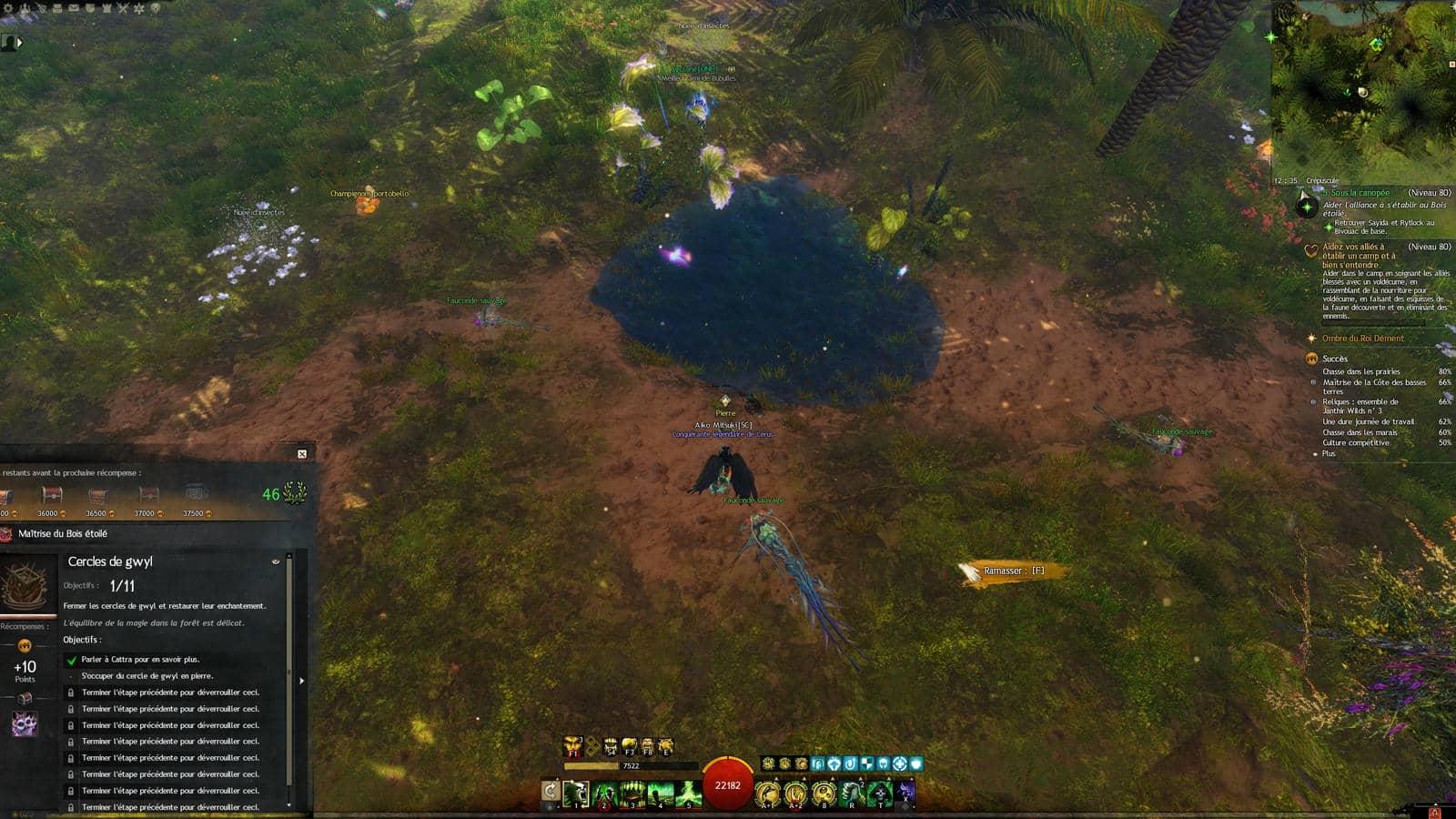Click the weapon swap button
The width and height of the screenshot is (1456, 819).
click(x=550, y=792)
